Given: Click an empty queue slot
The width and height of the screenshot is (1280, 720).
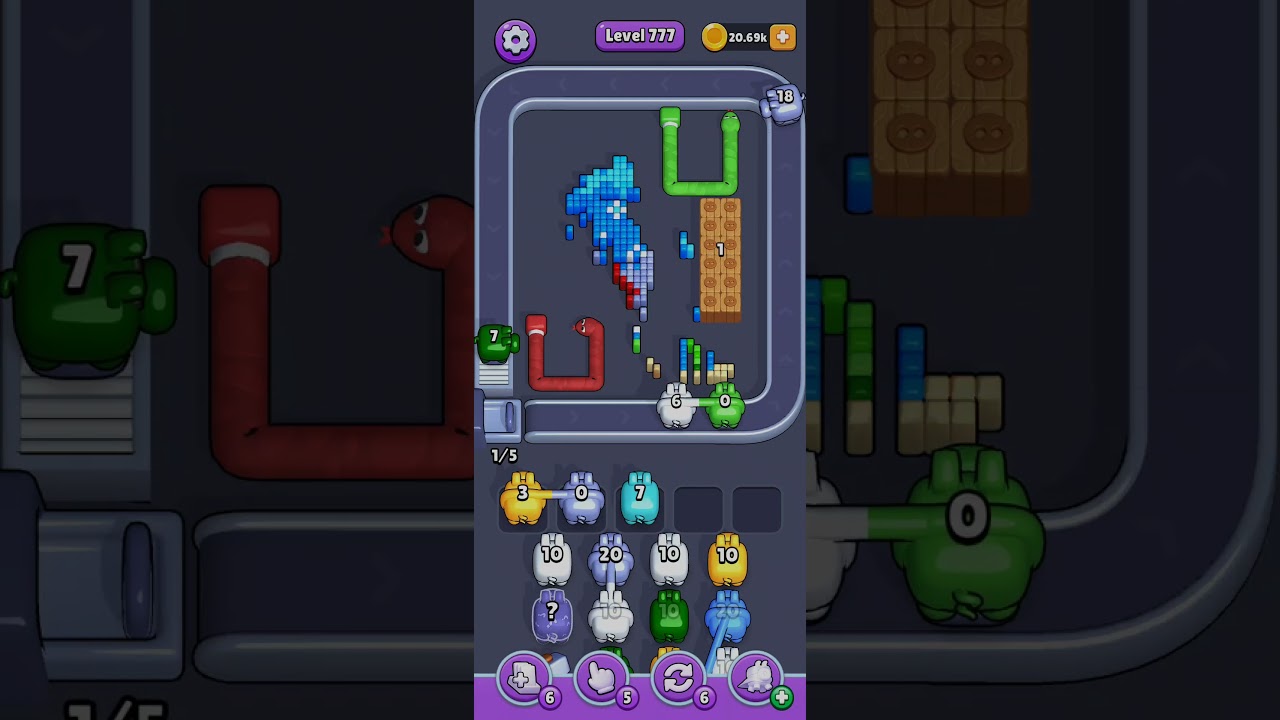Looking at the screenshot, I should [698, 509].
